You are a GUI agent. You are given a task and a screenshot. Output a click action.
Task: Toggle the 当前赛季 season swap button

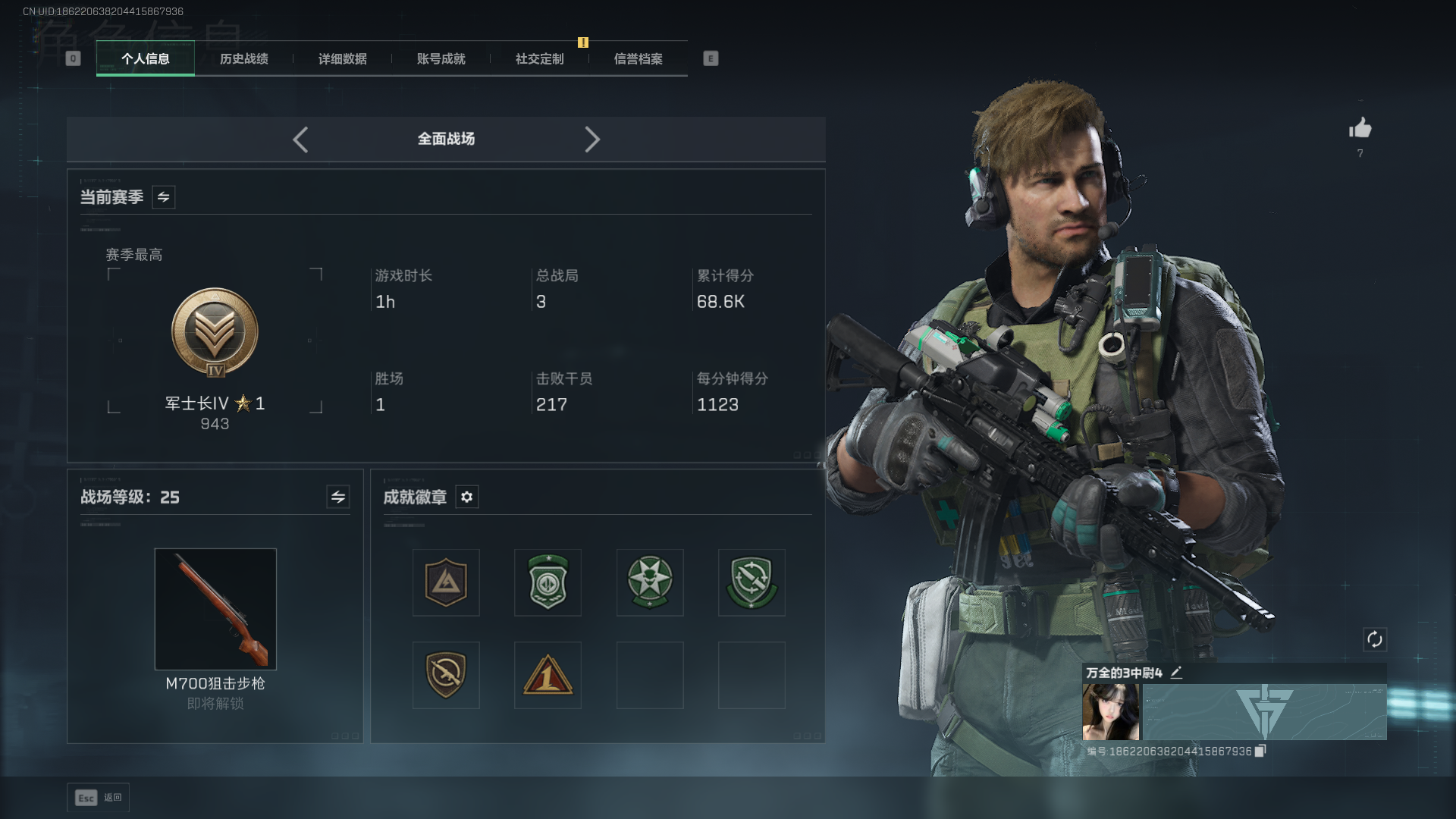(163, 197)
